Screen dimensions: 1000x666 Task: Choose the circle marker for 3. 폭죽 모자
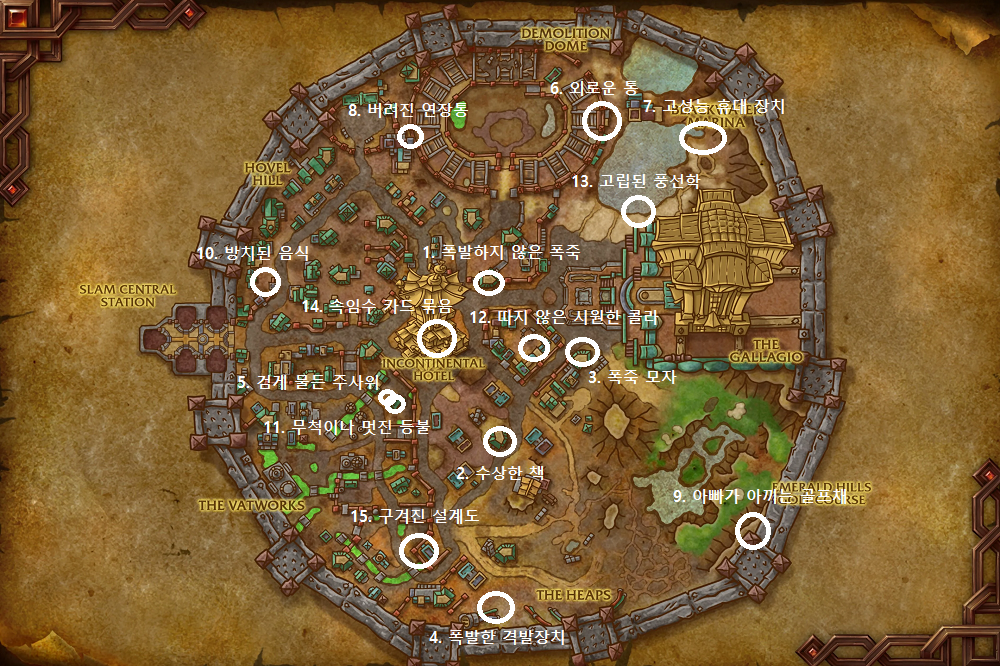click(582, 352)
